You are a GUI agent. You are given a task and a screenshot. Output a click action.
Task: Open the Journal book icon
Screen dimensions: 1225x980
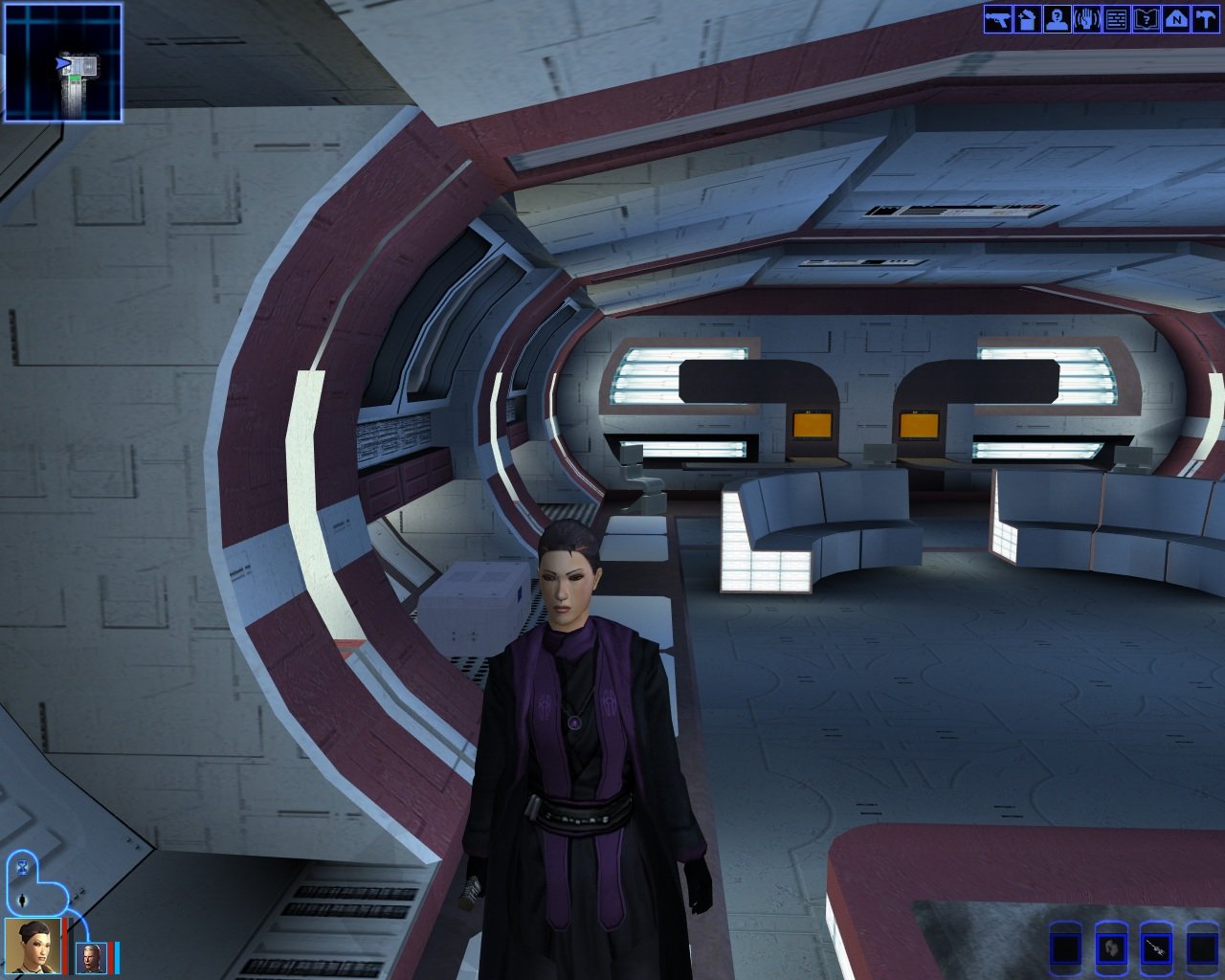tap(1146, 19)
